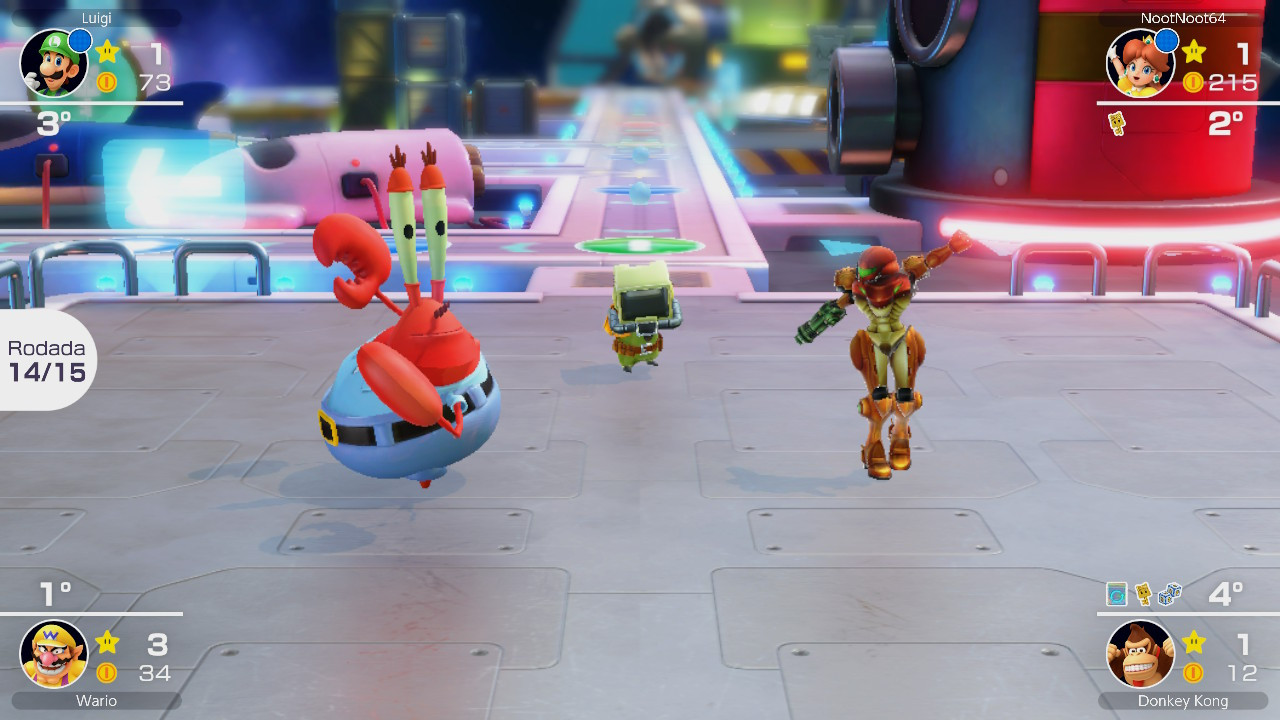This screenshot has width=1280, height=720.
Task: Click Luigi's character portrait
Action: point(54,62)
